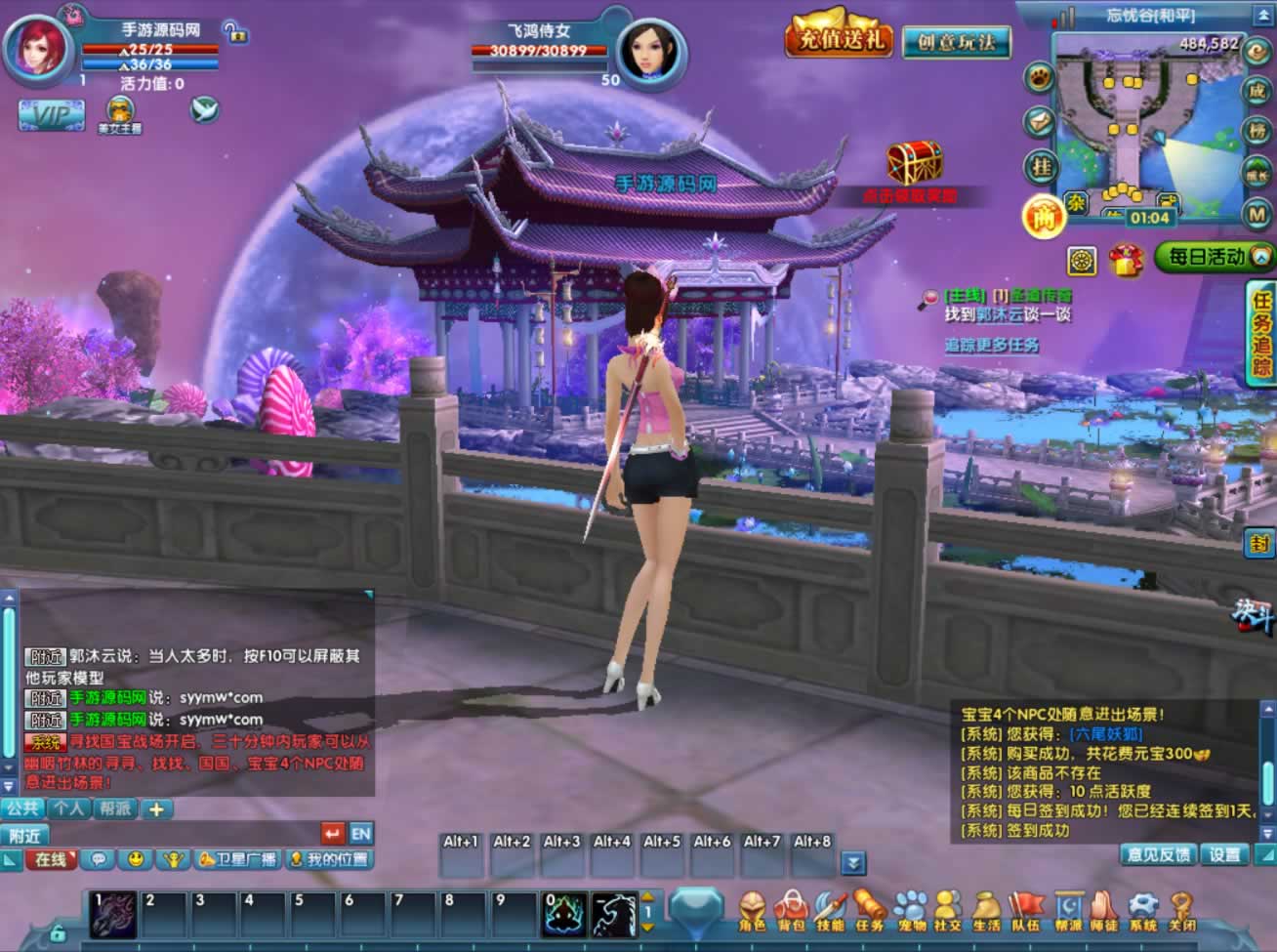Click the 找到郭沐云谈一谈 quest tracker entry
The height and width of the screenshot is (952, 1277).
1008,314
